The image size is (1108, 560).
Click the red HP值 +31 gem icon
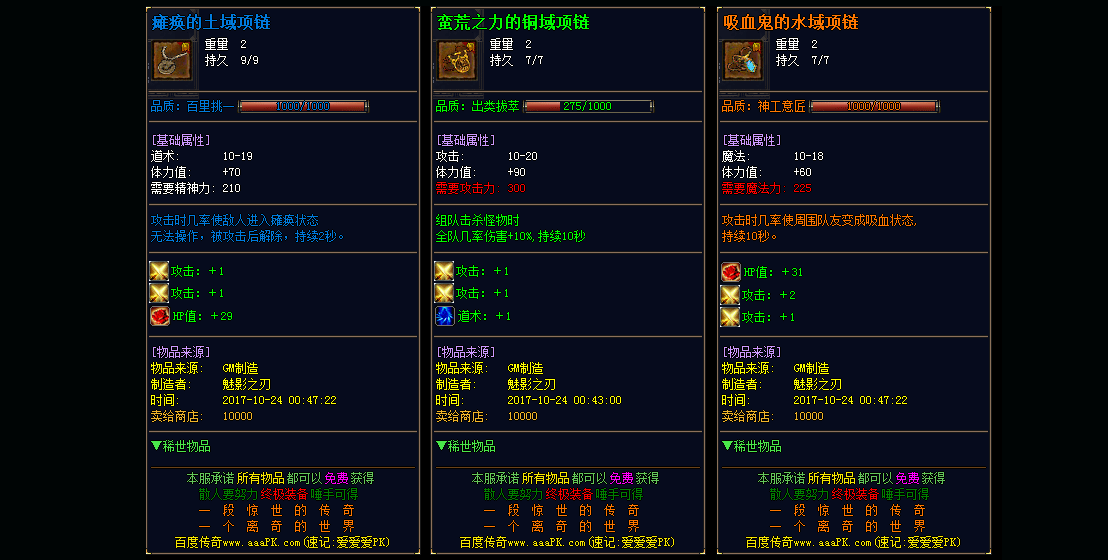click(731, 272)
